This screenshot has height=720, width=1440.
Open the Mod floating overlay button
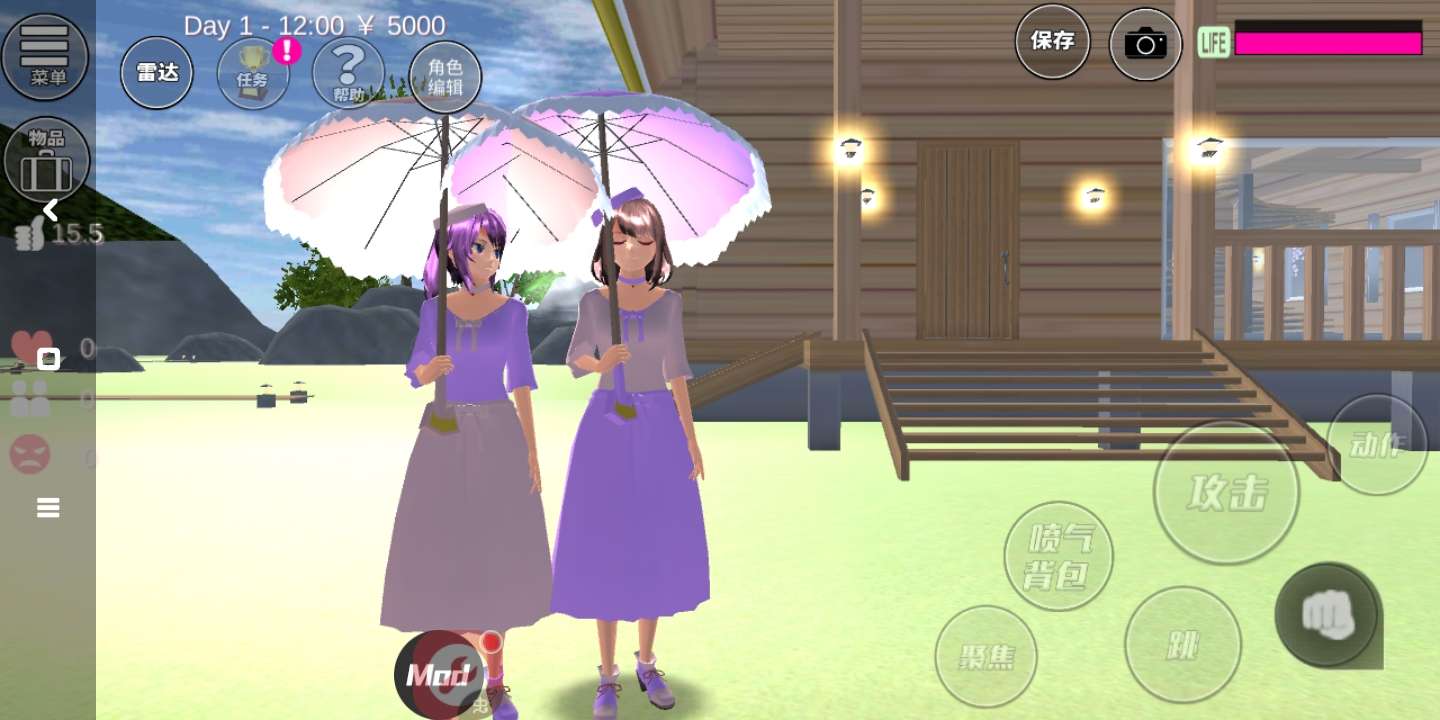tap(440, 675)
